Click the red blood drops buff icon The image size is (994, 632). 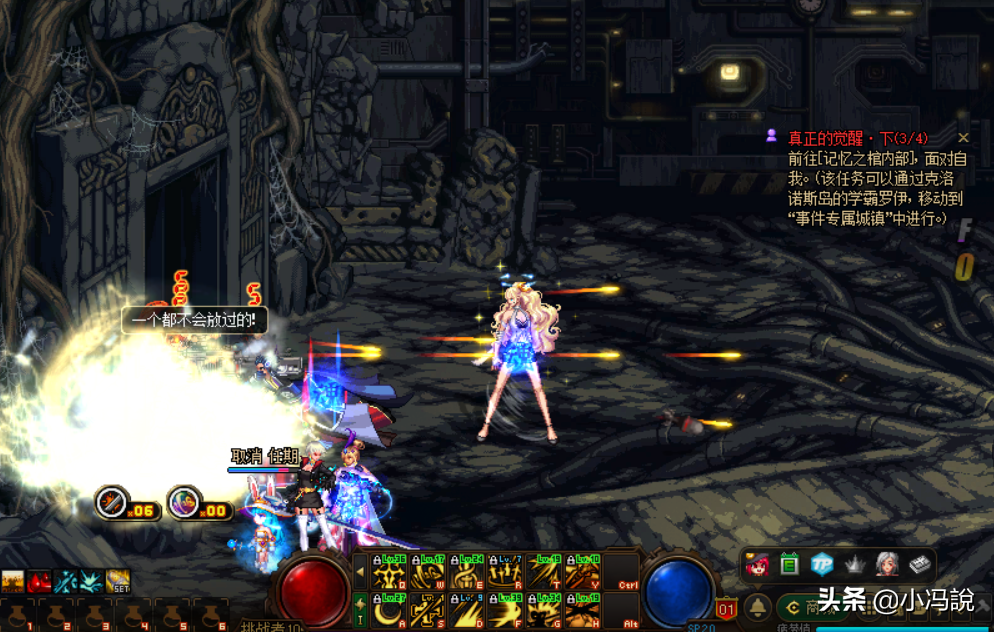tap(39, 581)
